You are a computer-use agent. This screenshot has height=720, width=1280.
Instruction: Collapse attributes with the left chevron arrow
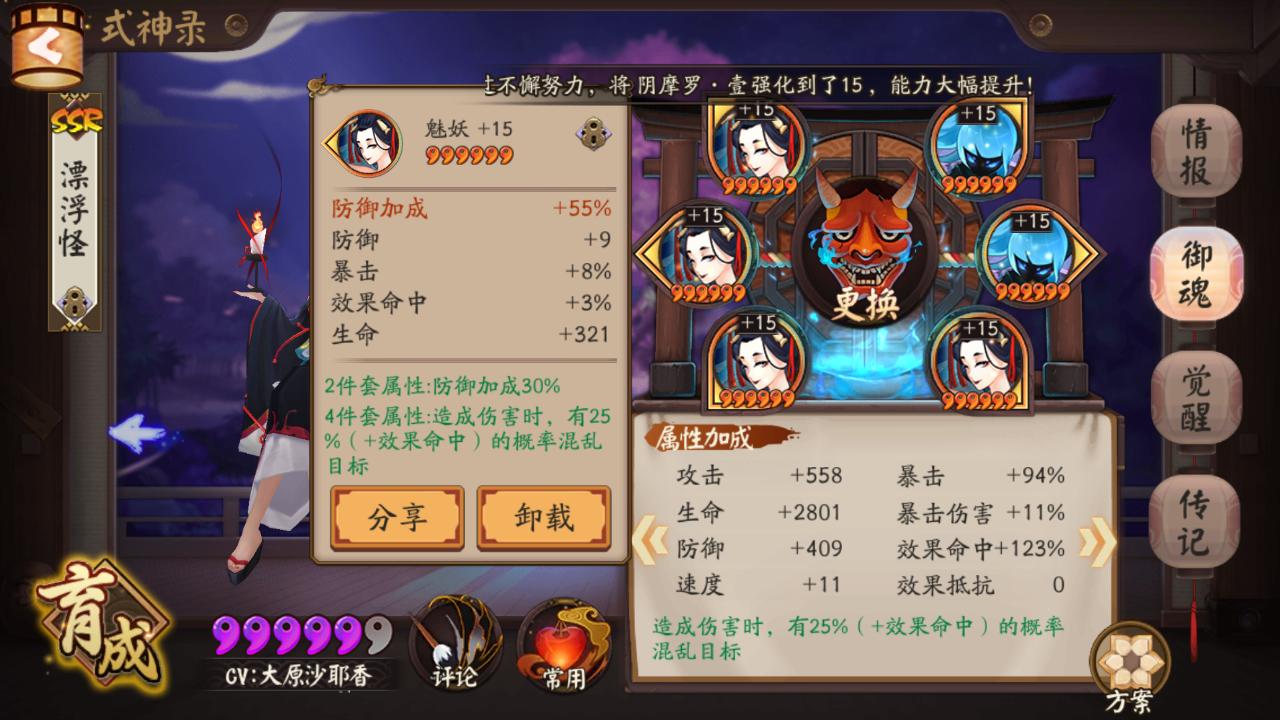coord(651,540)
